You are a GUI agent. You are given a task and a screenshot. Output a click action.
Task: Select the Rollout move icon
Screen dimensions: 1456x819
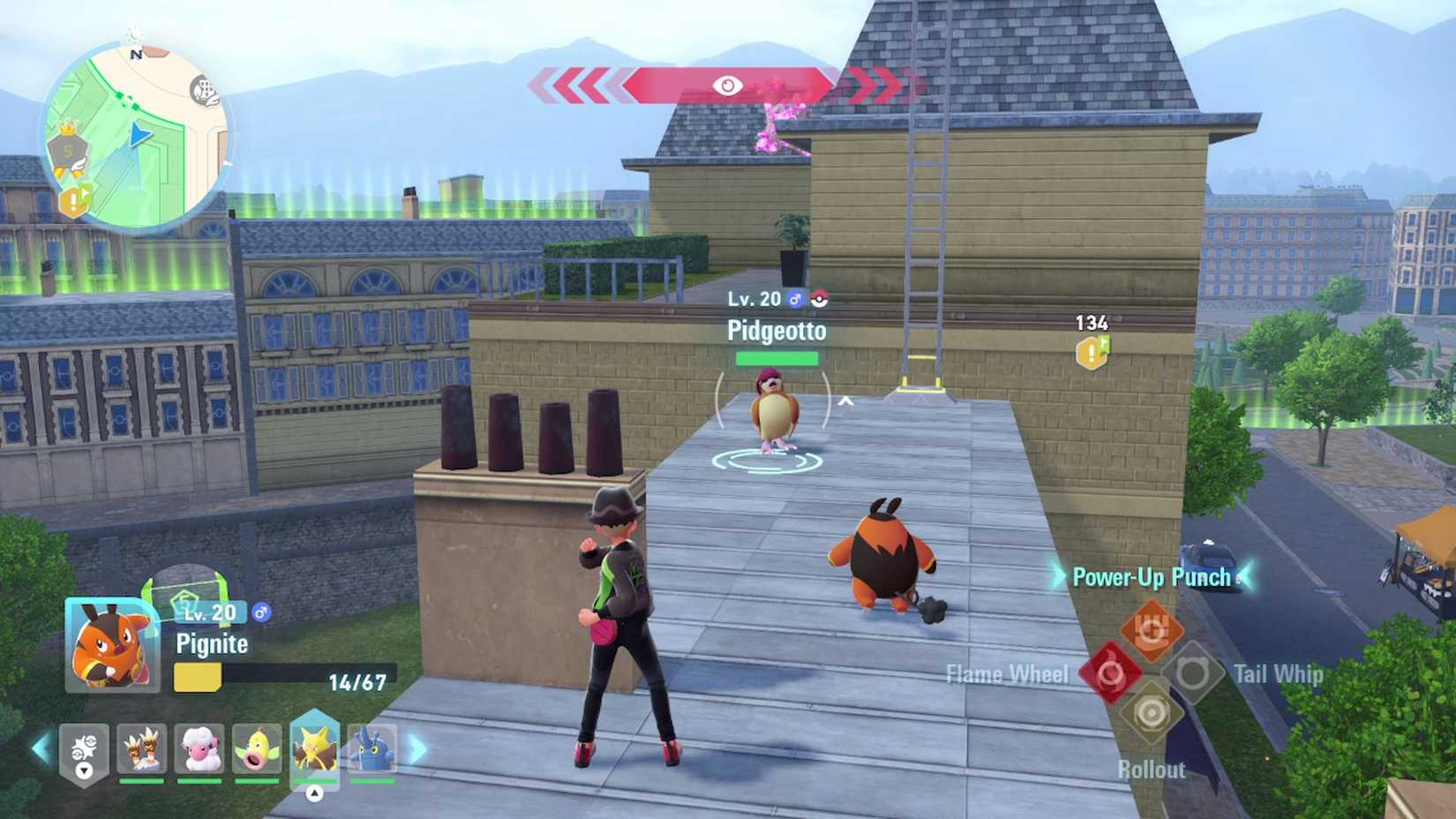[x=1152, y=710]
